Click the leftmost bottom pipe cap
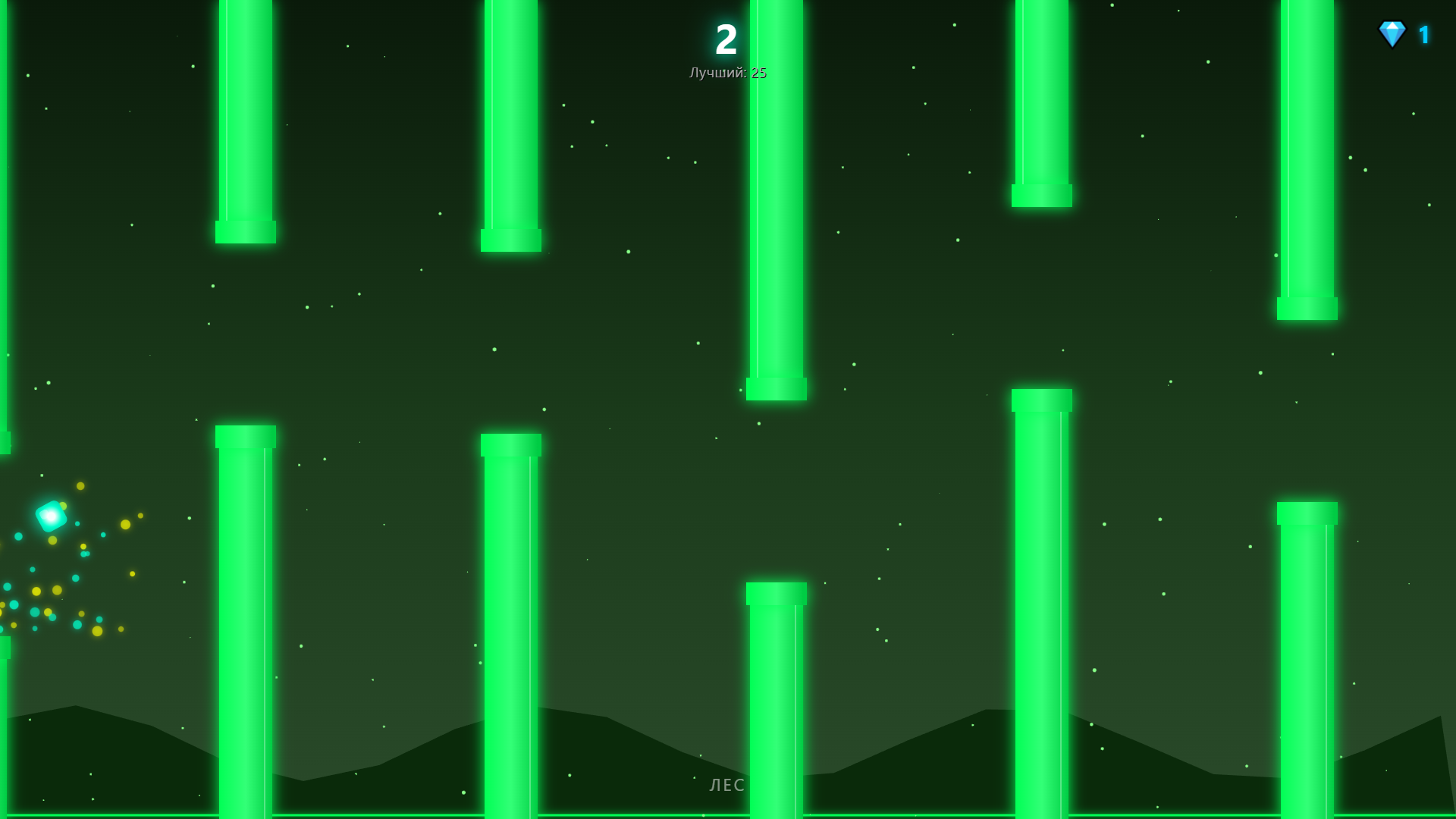 pyautogui.click(x=246, y=438)
